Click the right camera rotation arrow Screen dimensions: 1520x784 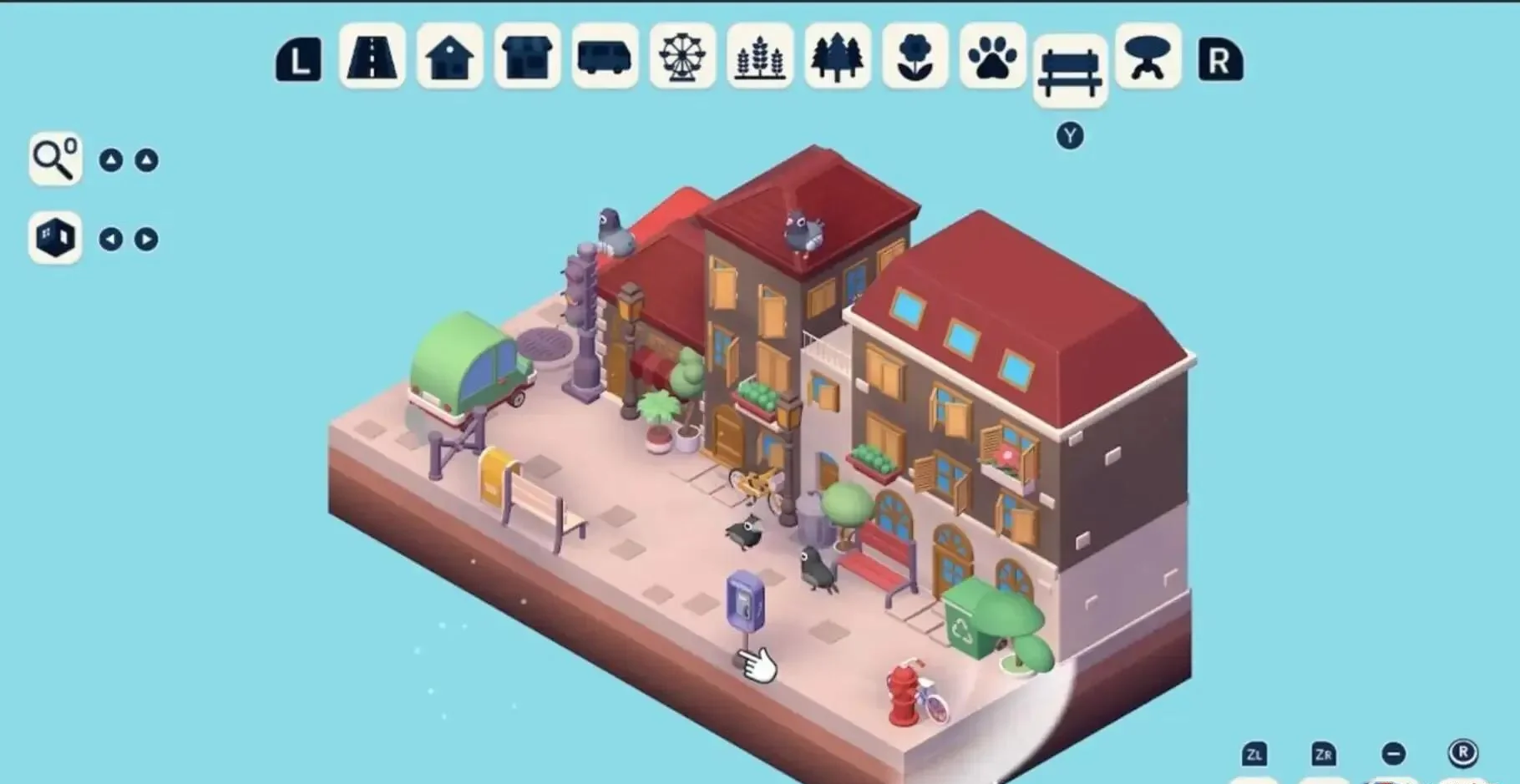tap(148, 238)
